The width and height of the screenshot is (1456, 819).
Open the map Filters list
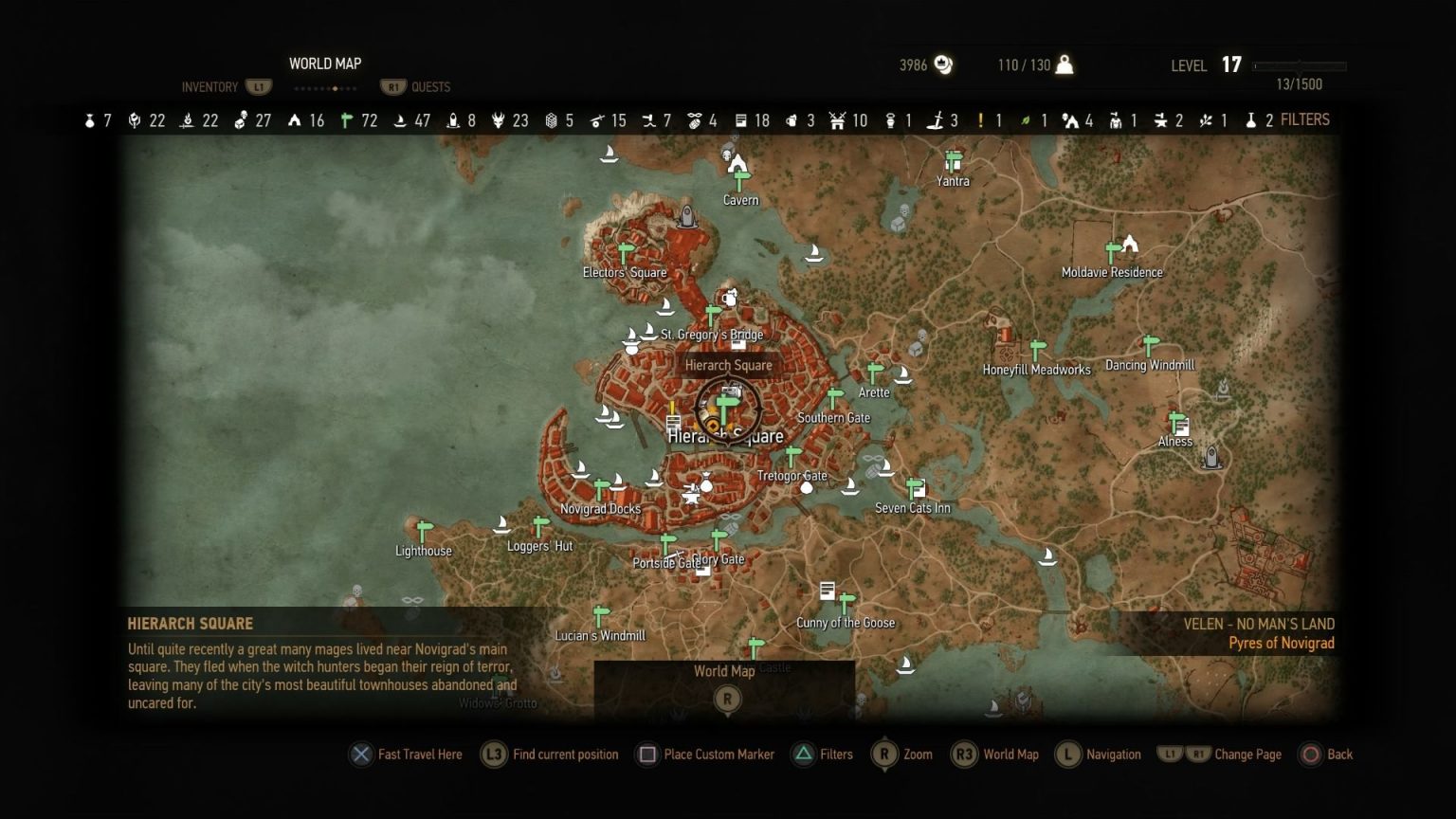(x=1304, y=119)
